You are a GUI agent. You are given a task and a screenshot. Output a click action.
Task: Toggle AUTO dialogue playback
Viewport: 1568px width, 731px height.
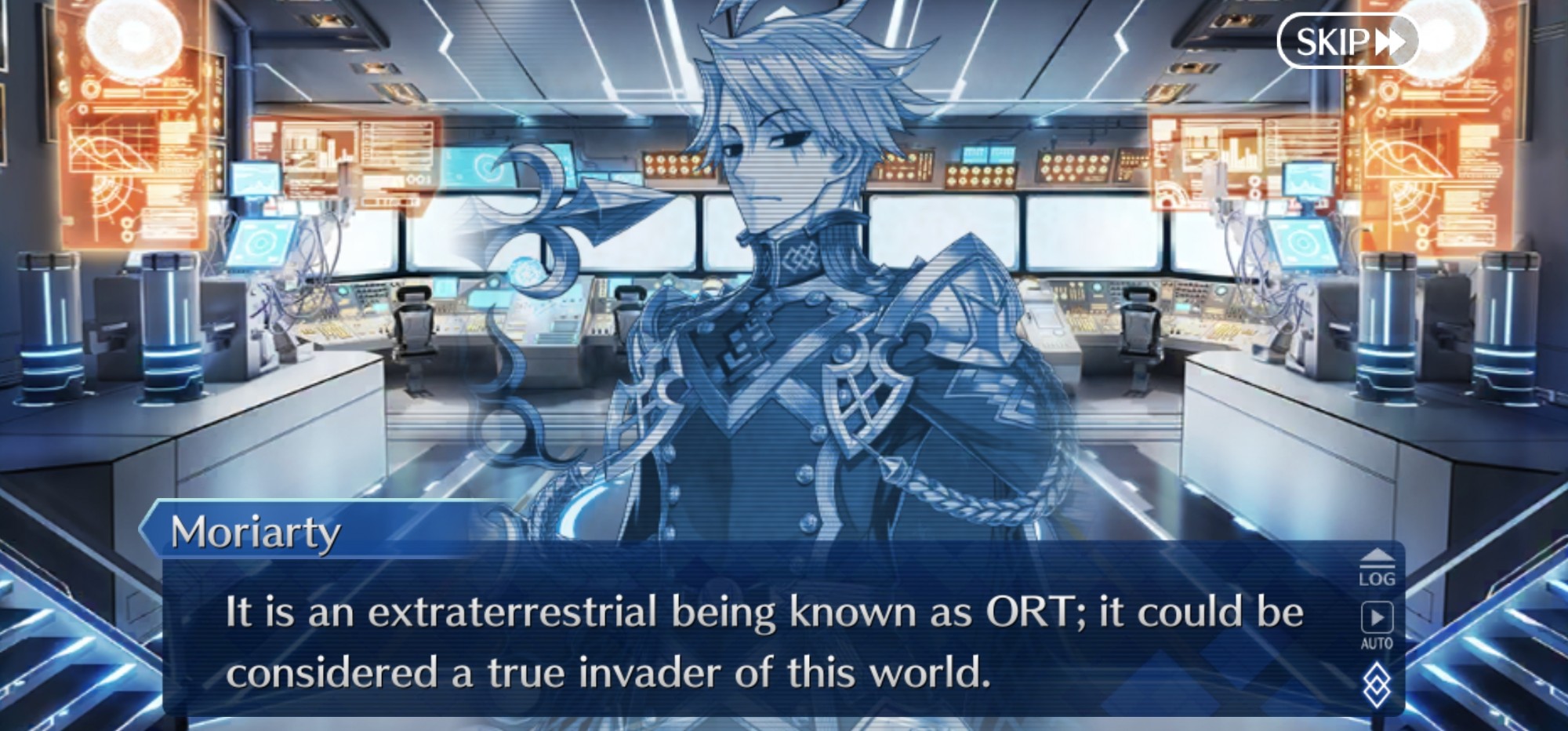coord(1377,625)
